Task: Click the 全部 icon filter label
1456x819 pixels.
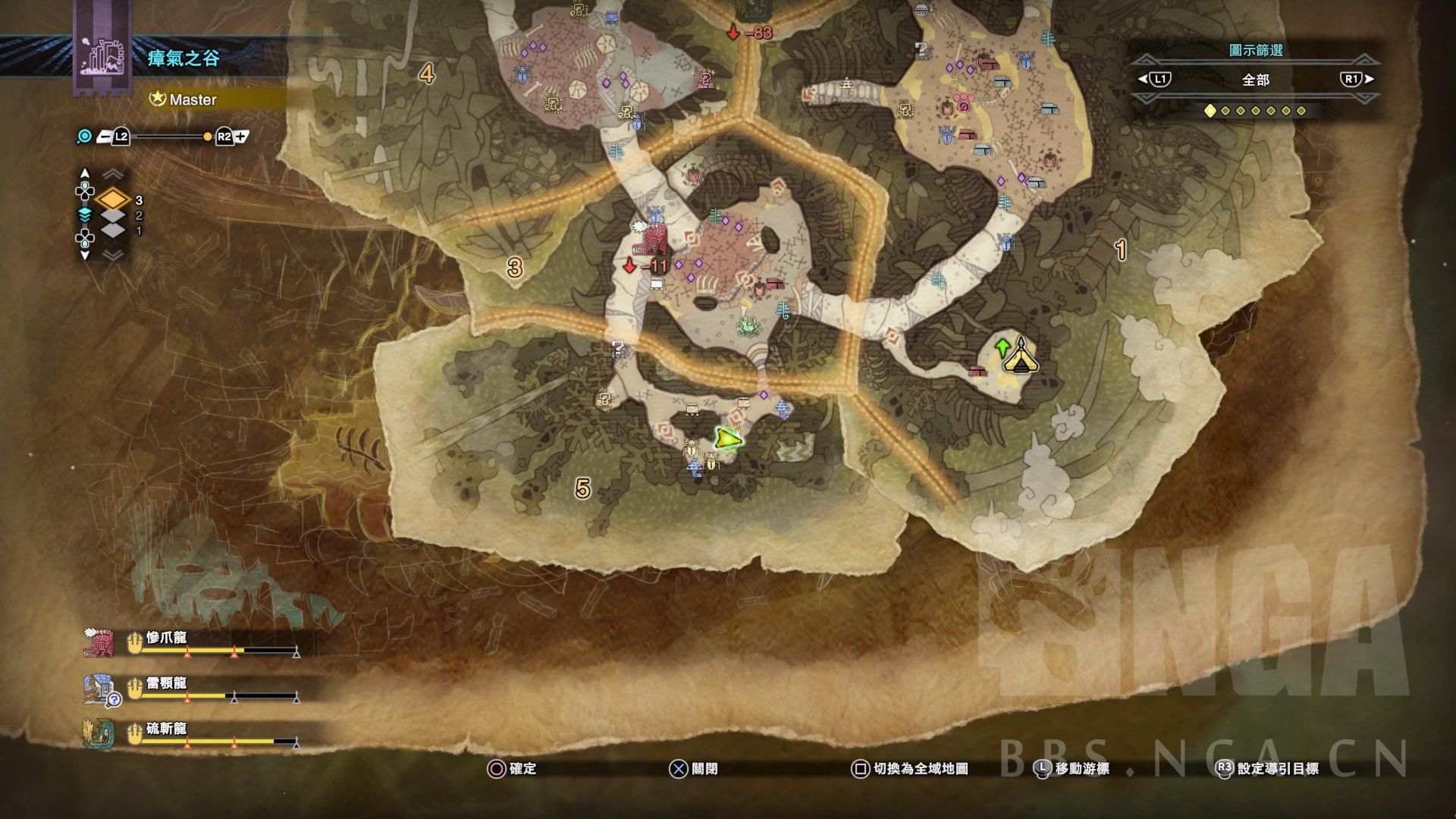Action: 1255,80
